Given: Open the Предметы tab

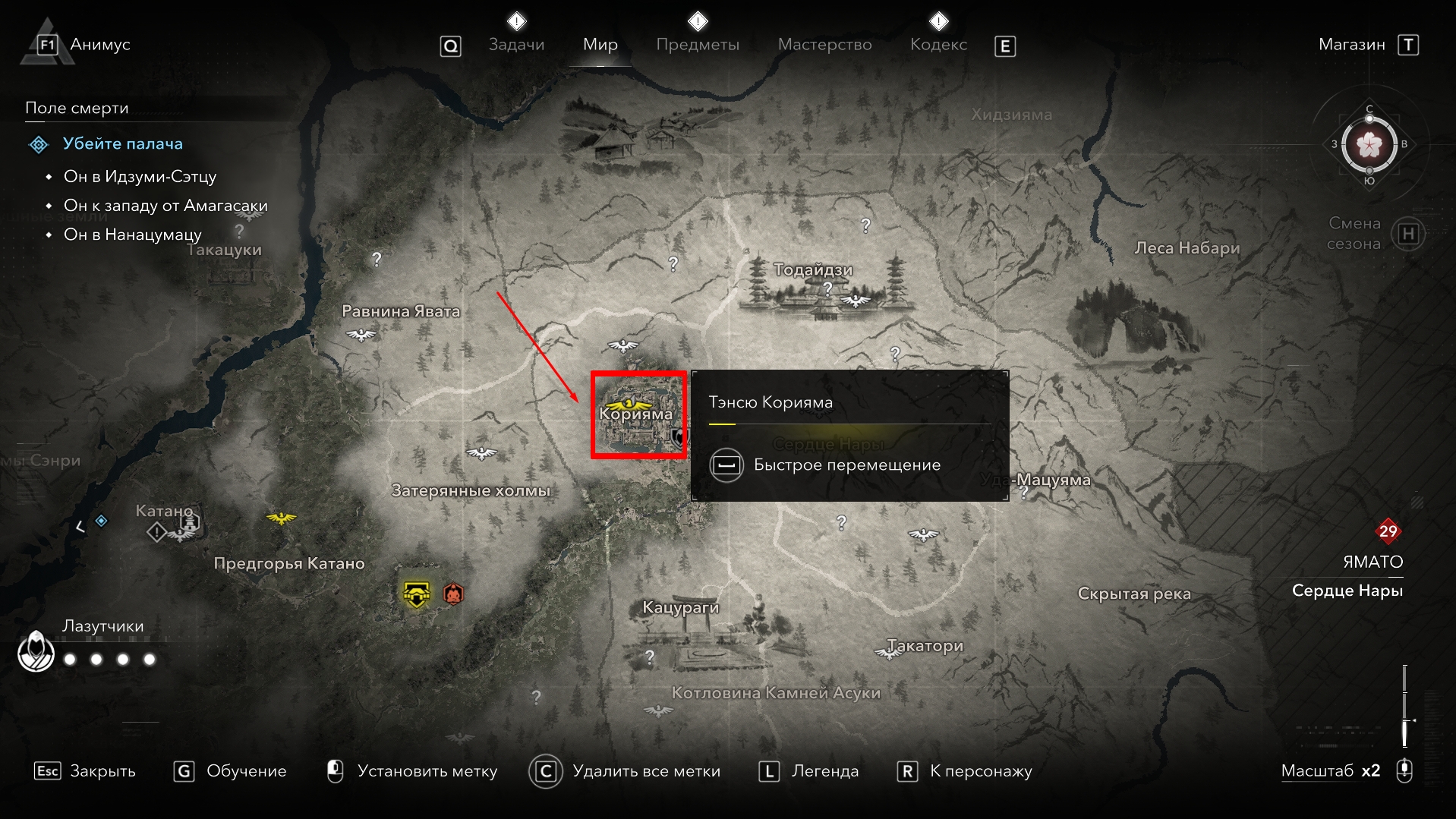Looking at the screenshot, I should [697, 45].
